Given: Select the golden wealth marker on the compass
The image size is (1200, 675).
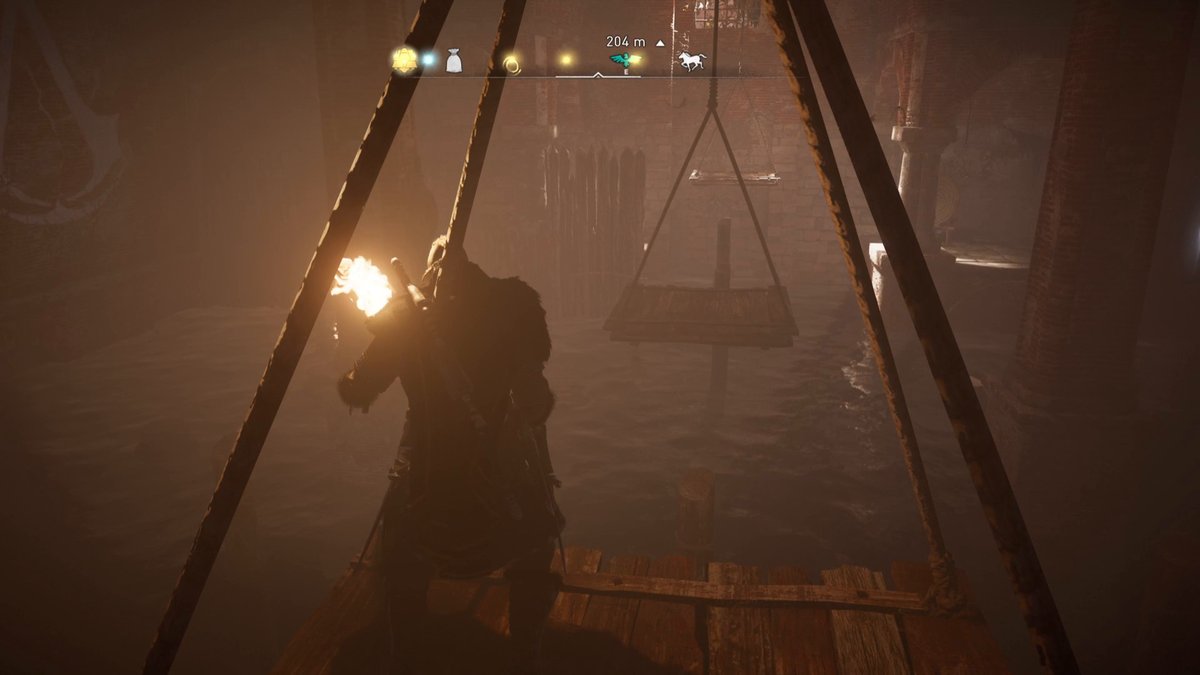Looking at the screenshot, I should click(404, 61).
